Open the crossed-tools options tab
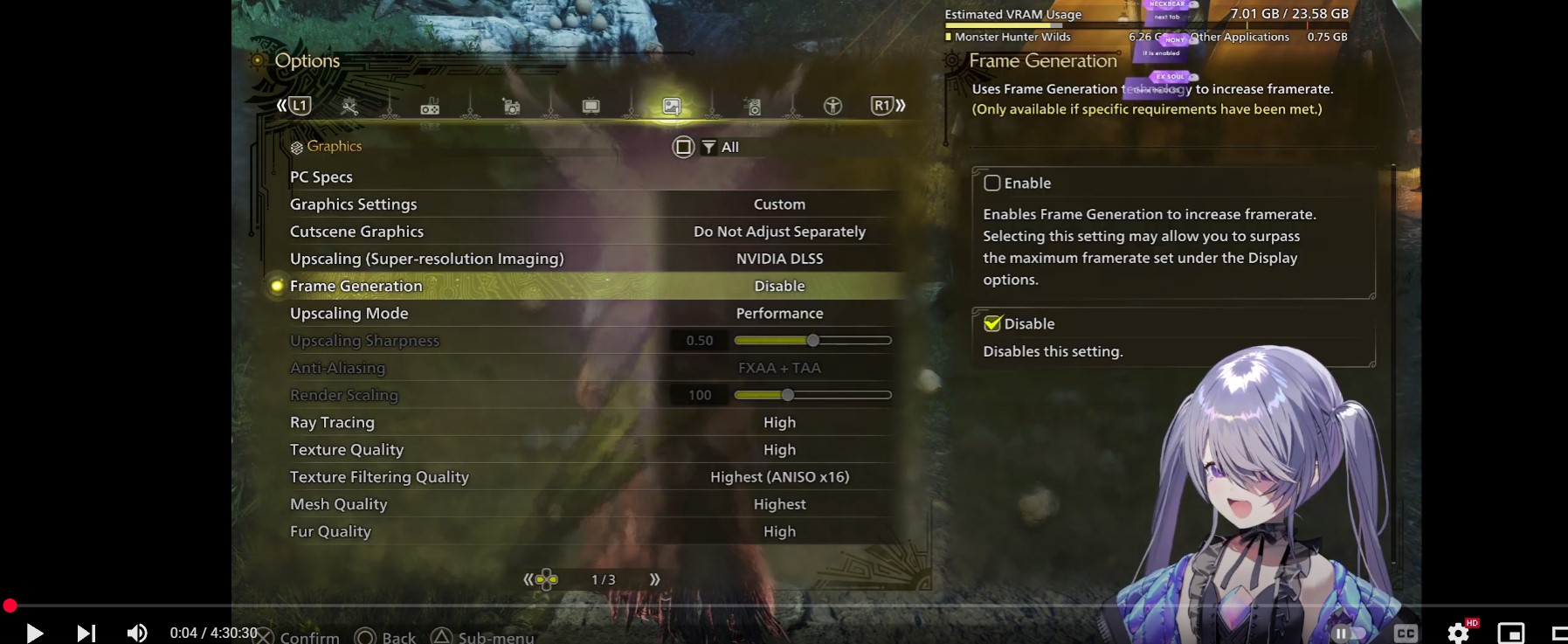This screenshot has height=644, width=1568. coord(349,107)
